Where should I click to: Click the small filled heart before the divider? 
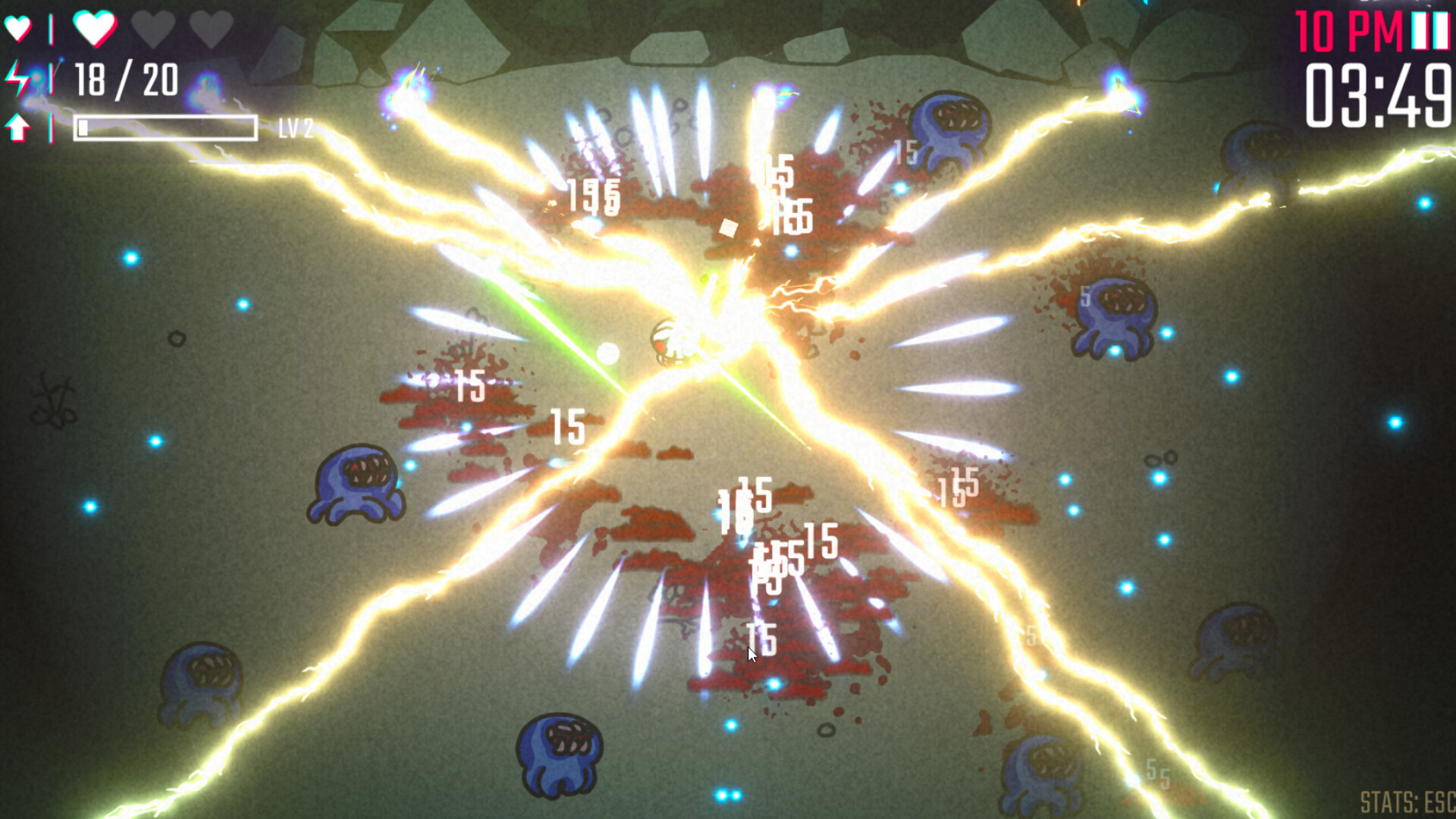(18, 27)
